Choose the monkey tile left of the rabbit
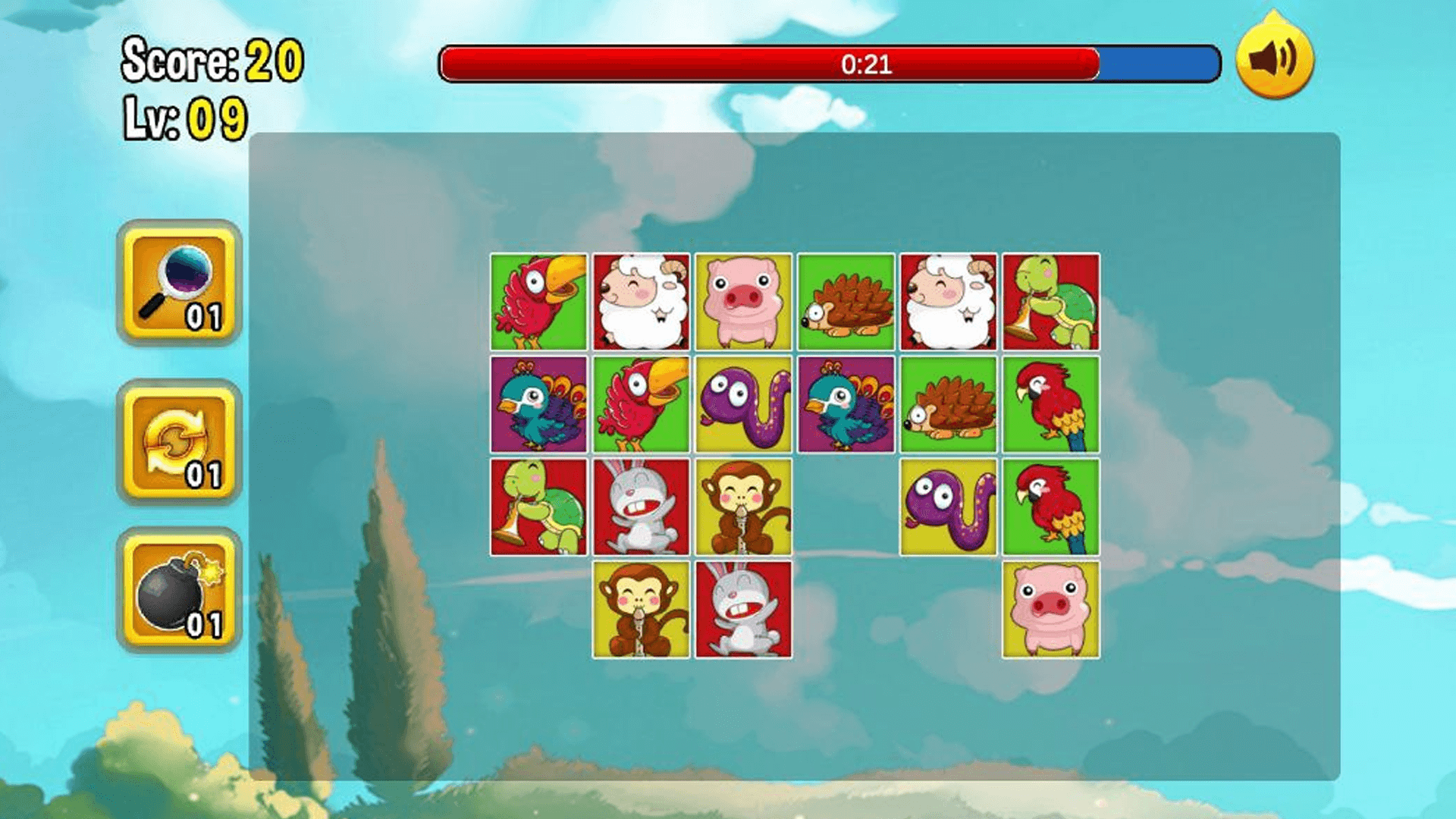 641,610
